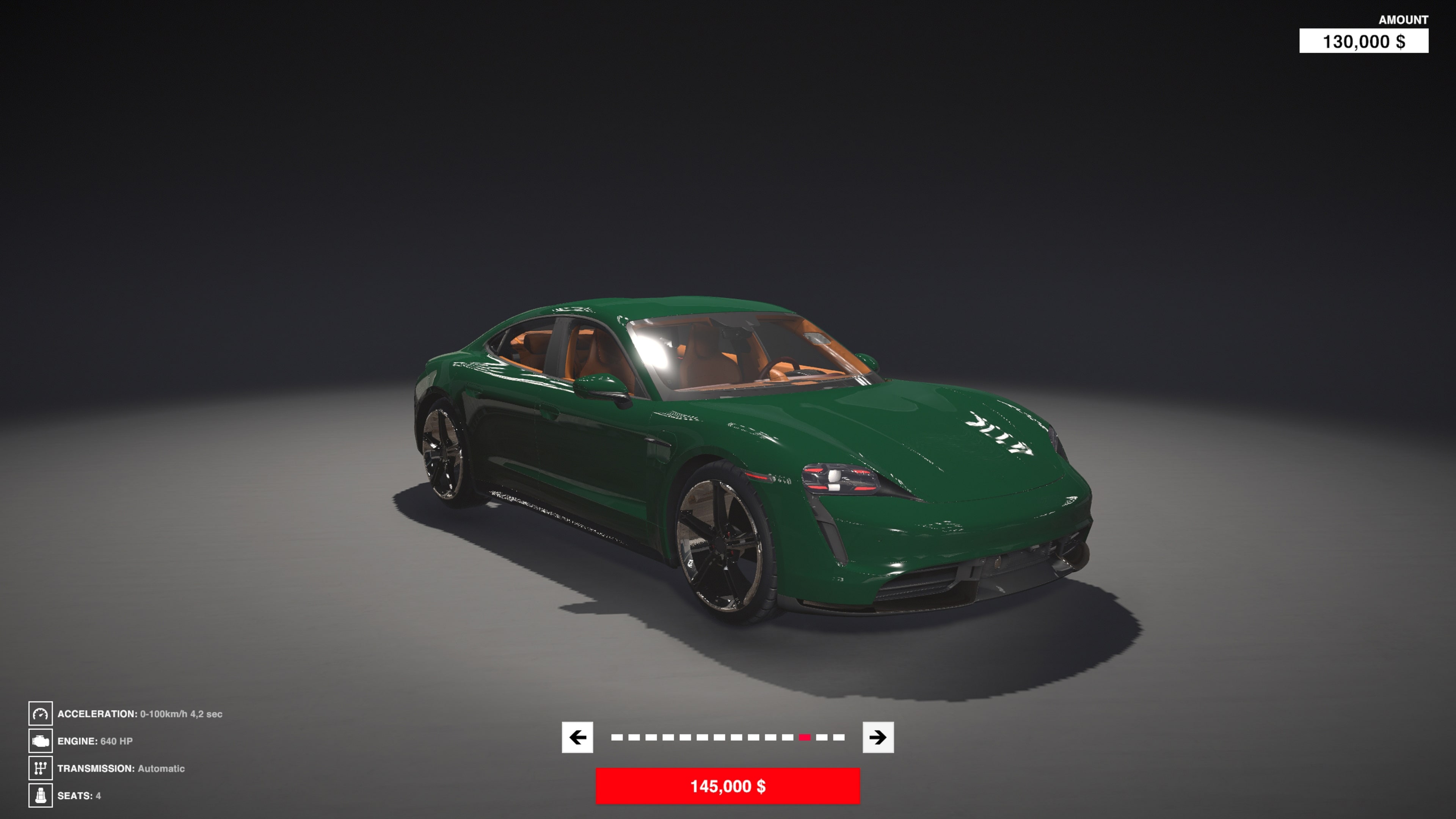
Task: Open the next vehicle with the arrow control
Action: coord(880,737)
